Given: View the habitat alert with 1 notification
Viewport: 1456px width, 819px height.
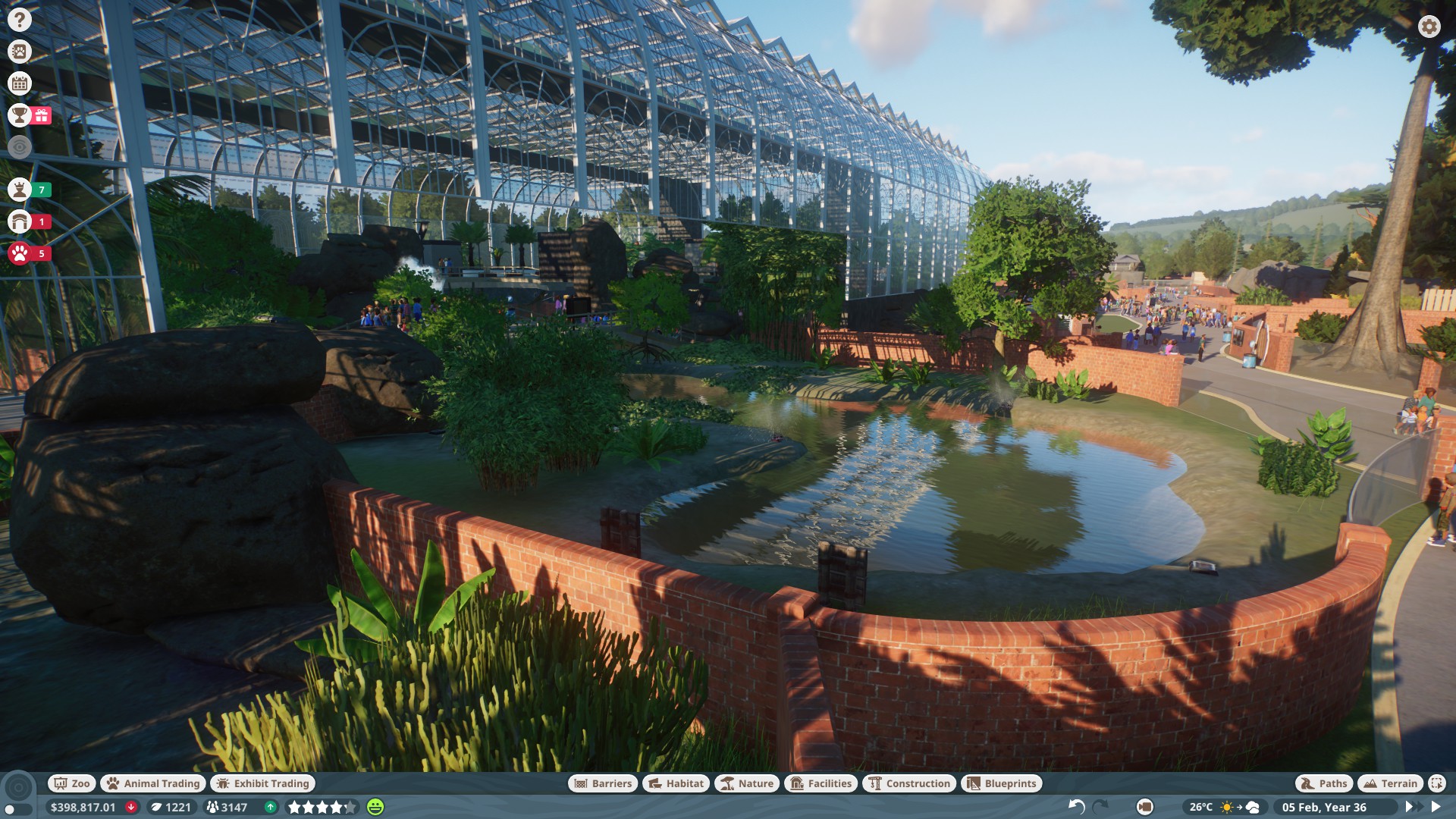Looking at the screenshot, I should point(18,222).
